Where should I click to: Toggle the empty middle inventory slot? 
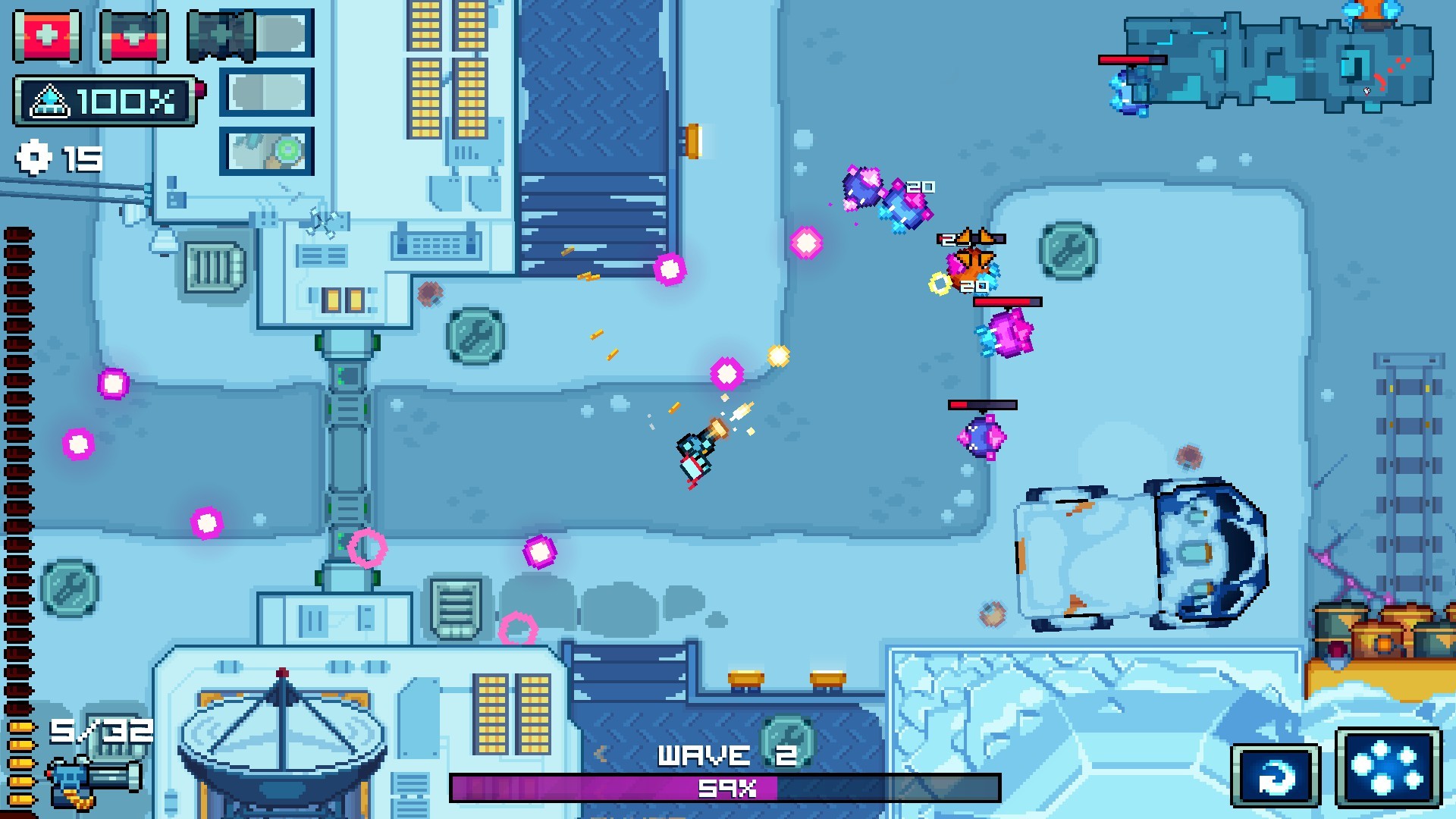pos(265,93)
